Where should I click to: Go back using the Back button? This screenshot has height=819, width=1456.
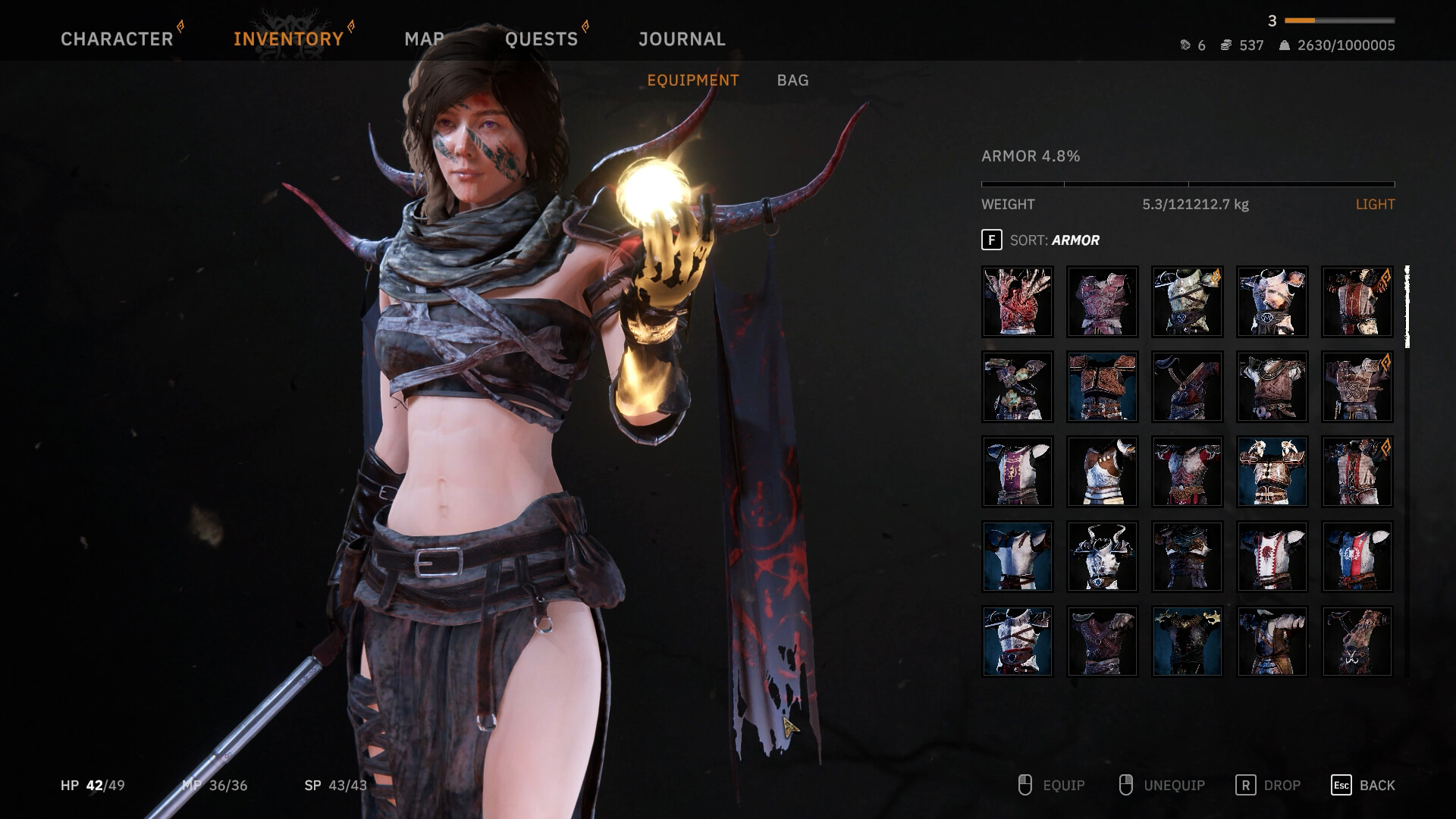[x=1363, y=786]
